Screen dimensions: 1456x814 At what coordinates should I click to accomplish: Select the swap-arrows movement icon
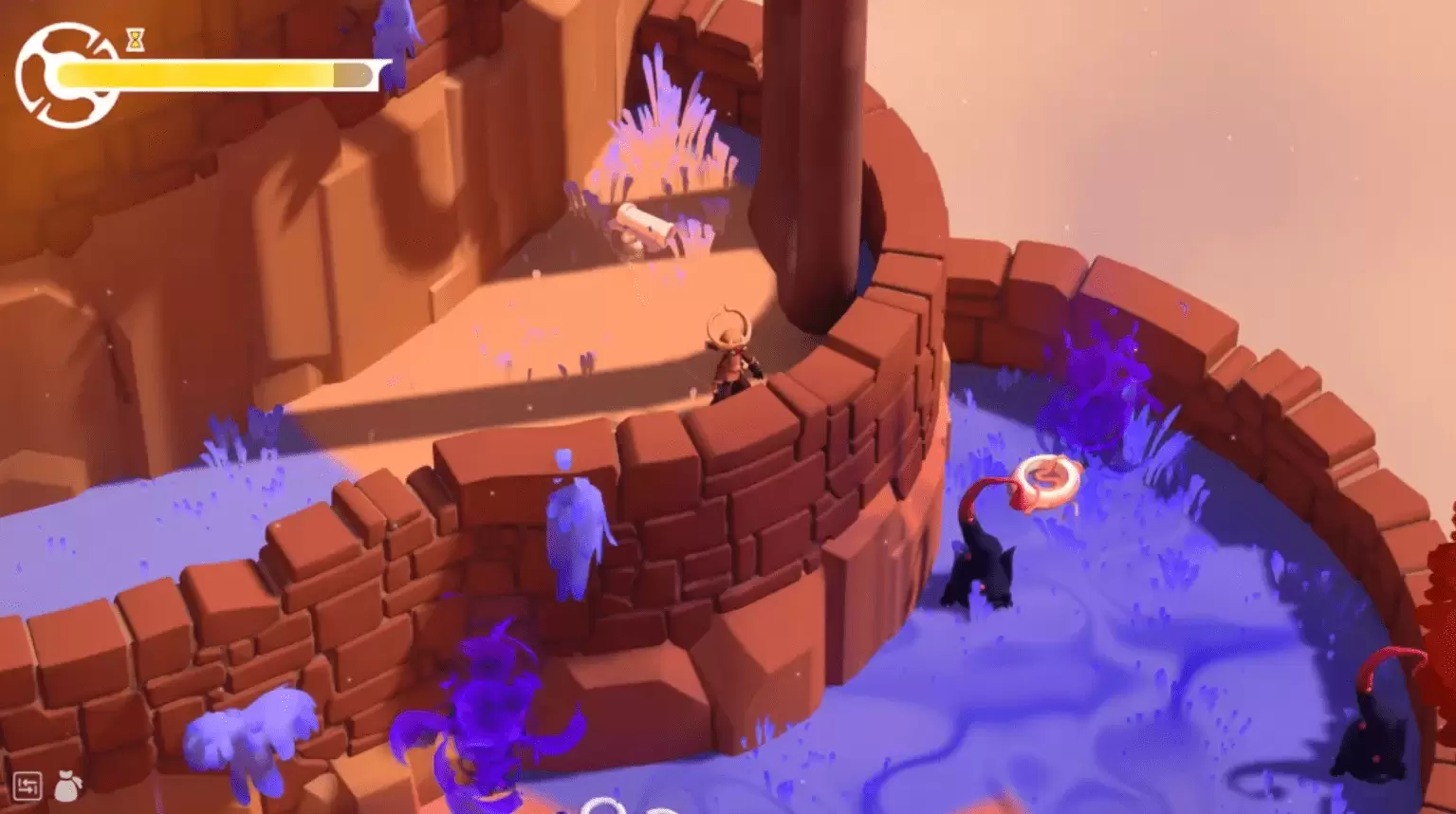tap(28, 786)
